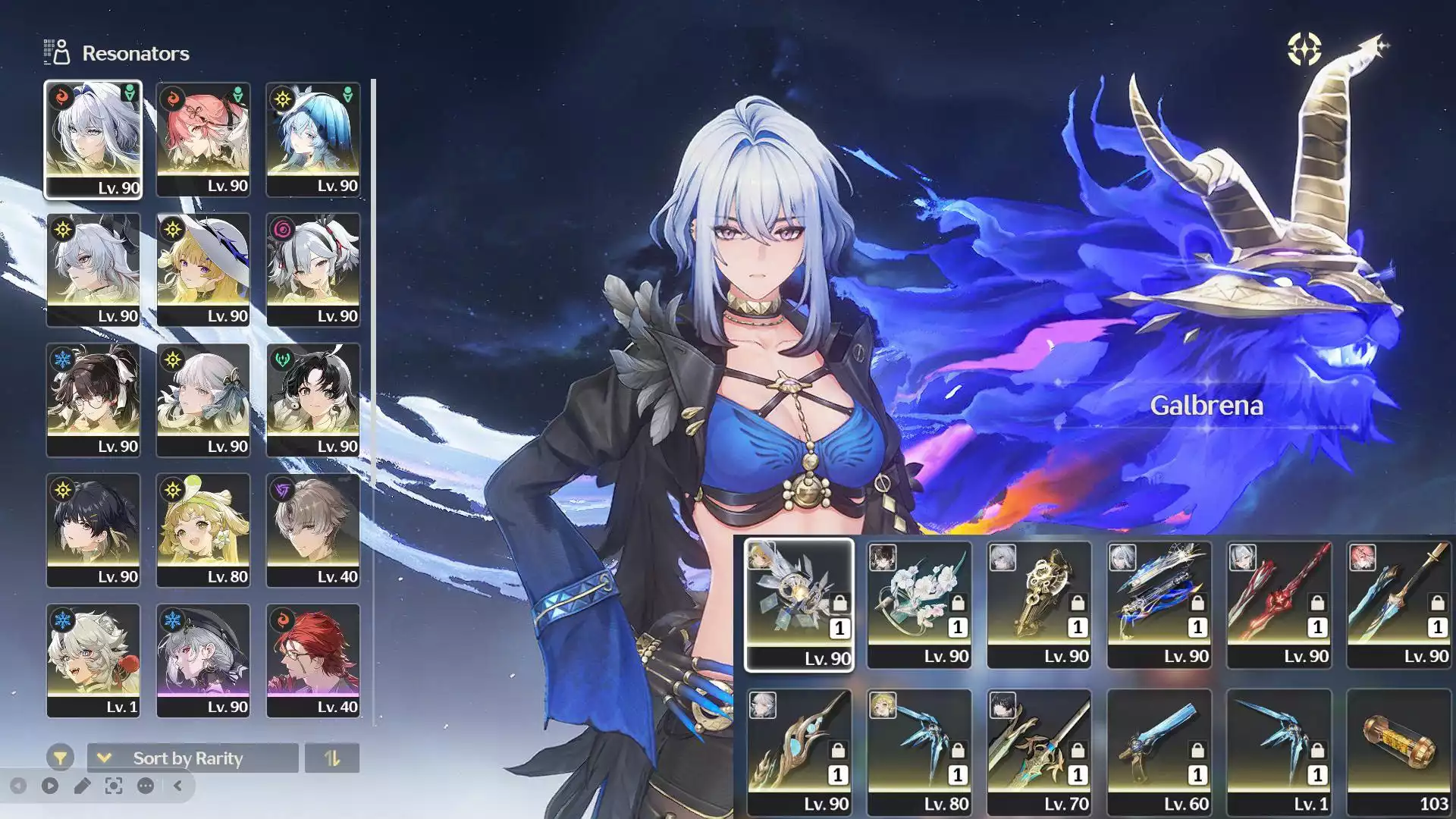Select the tube item with count 103
1456x819 pixels.
pos(1398,752)
